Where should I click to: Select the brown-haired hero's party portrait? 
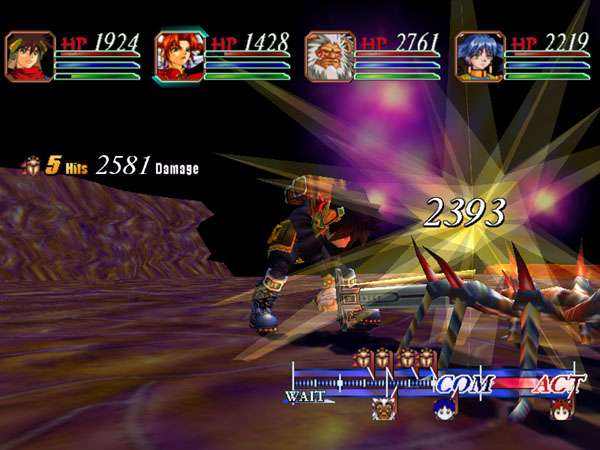pos(30,56)
